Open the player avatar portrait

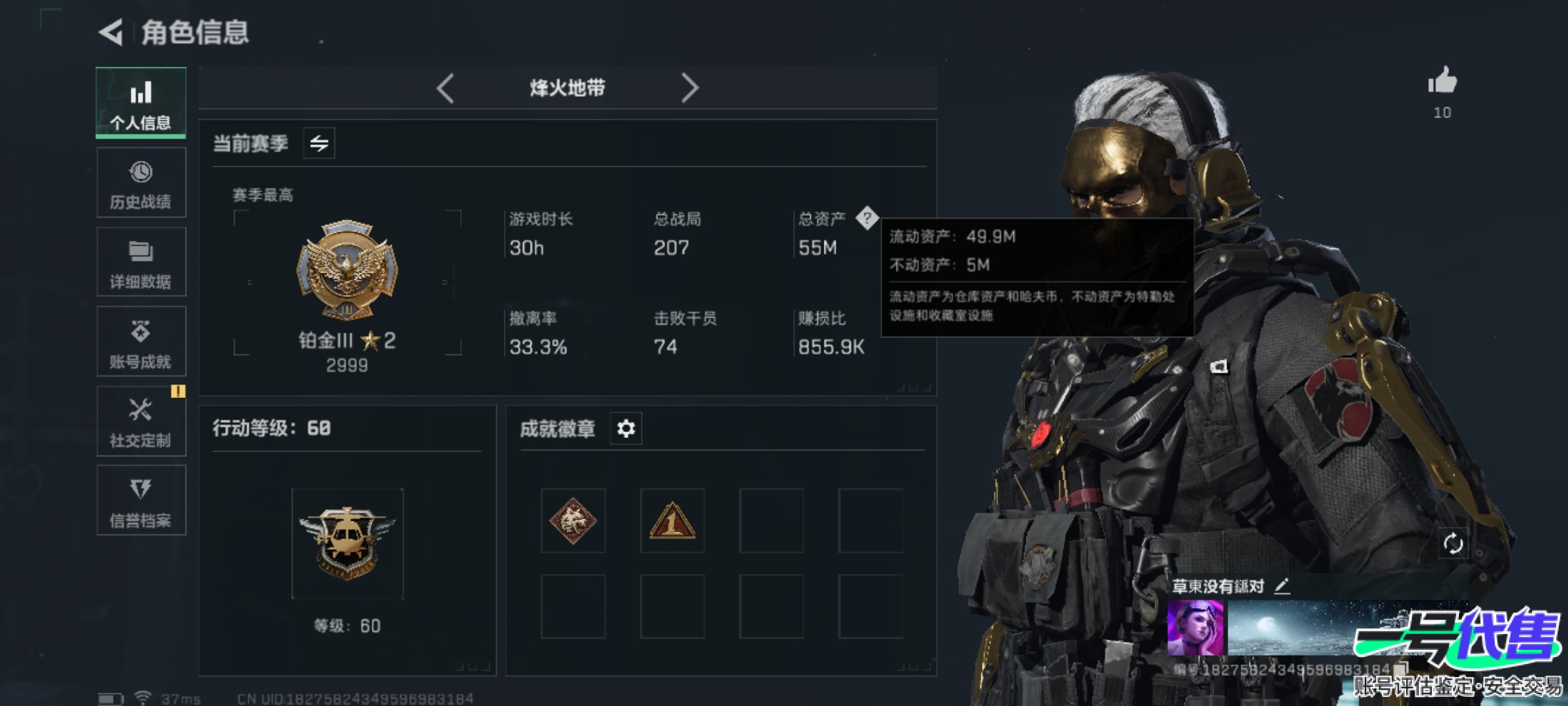coord(1195,628)
